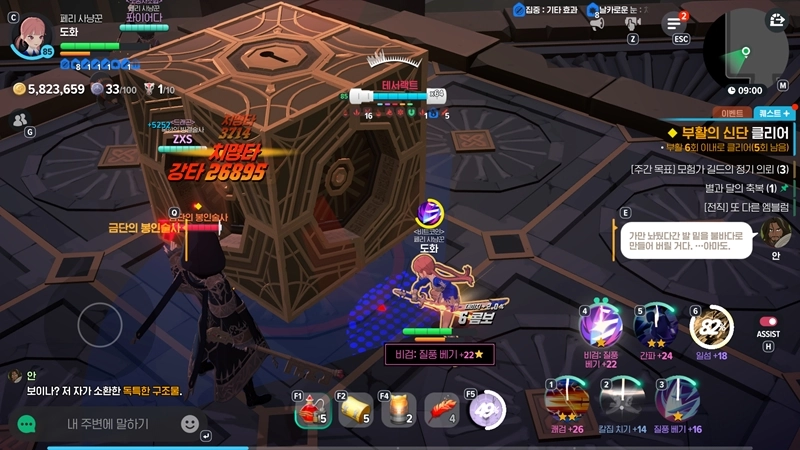
Task: Open the 모험가 길드의 정기 의뢰 quest
Action: point(710,169)
